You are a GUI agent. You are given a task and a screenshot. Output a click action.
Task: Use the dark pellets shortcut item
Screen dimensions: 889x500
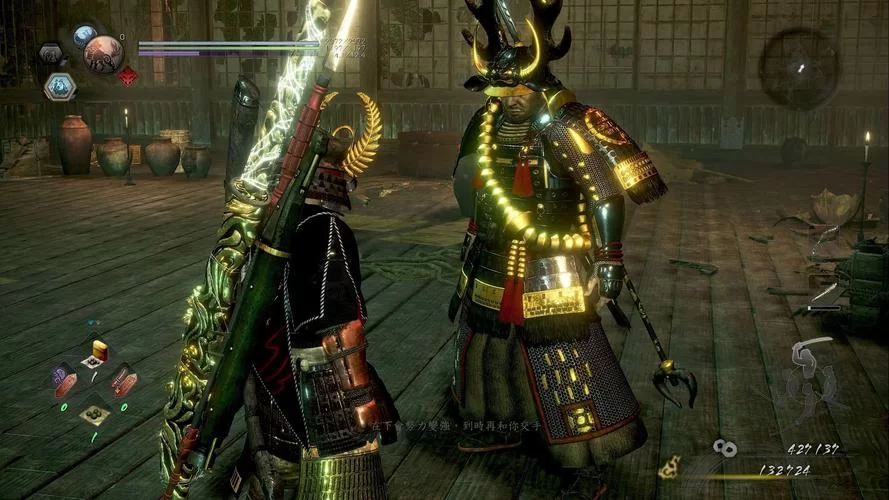pyautogui.click(x=95, y=413)
